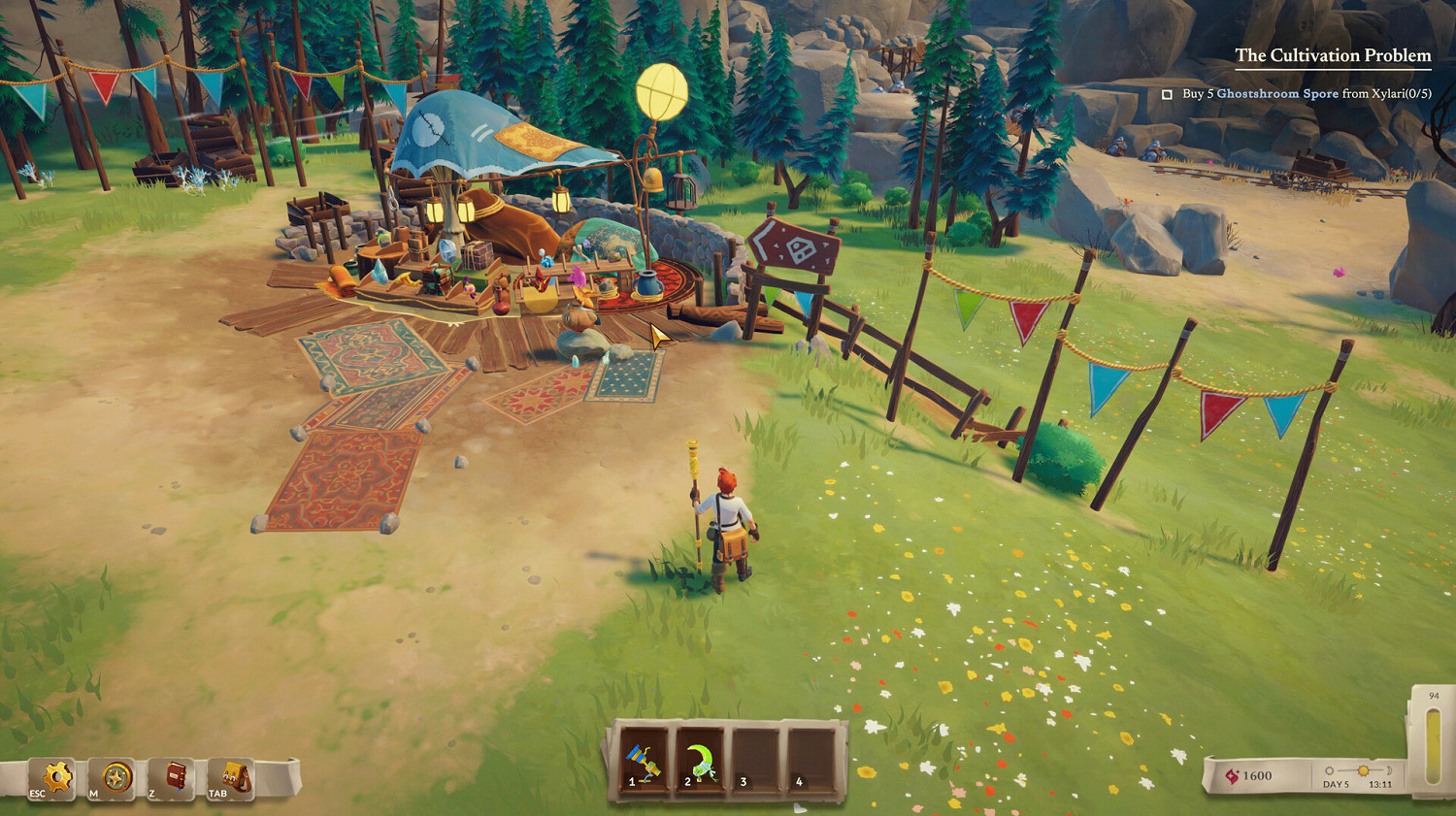Click The Cultivation Problem quest title
Image resolution: width=1456 pixels, height=816 pixels.
click(1332, 55)
